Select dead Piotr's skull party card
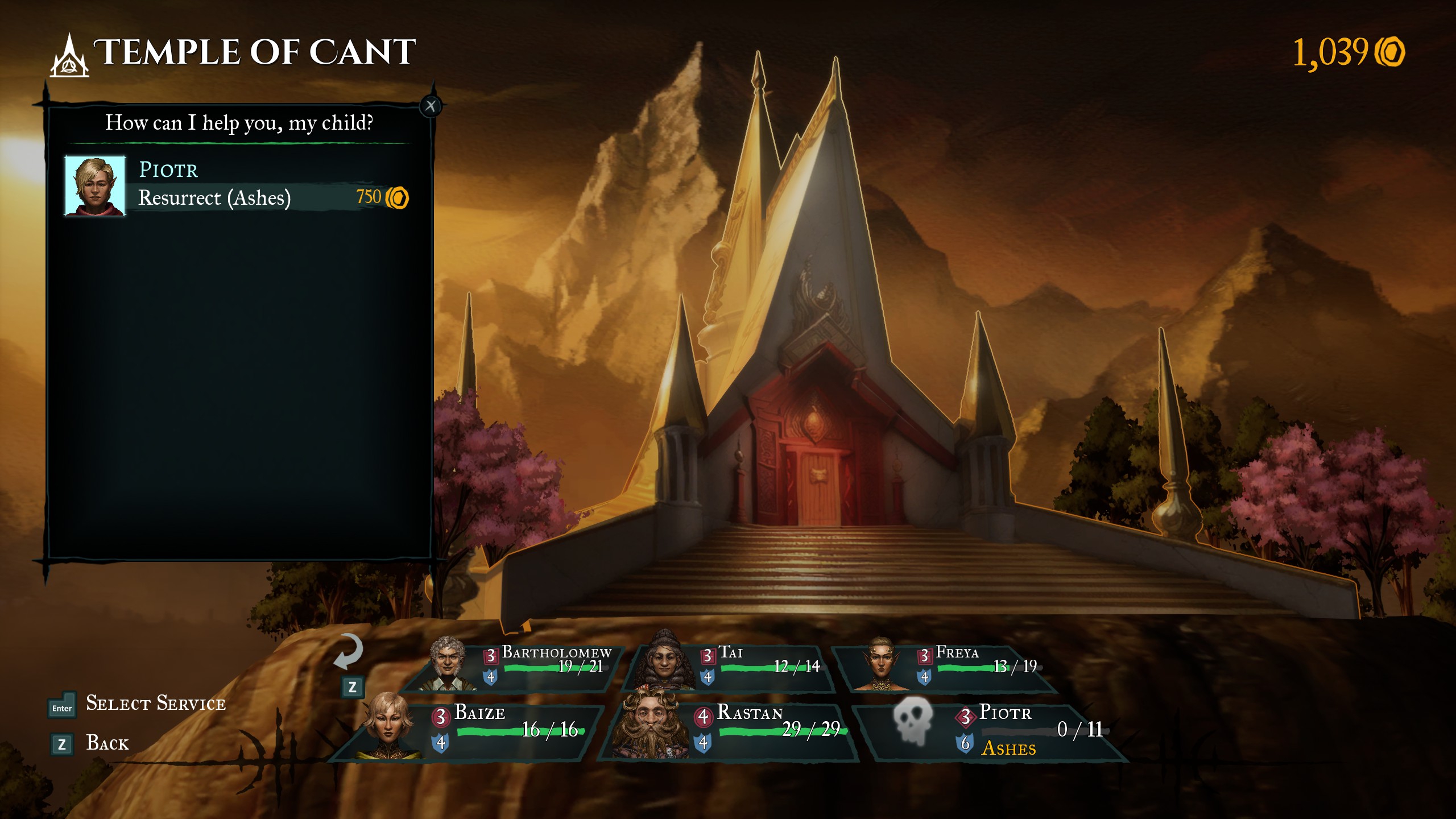The height and width of the screenshot is (819, 1456). pos(990,730)
